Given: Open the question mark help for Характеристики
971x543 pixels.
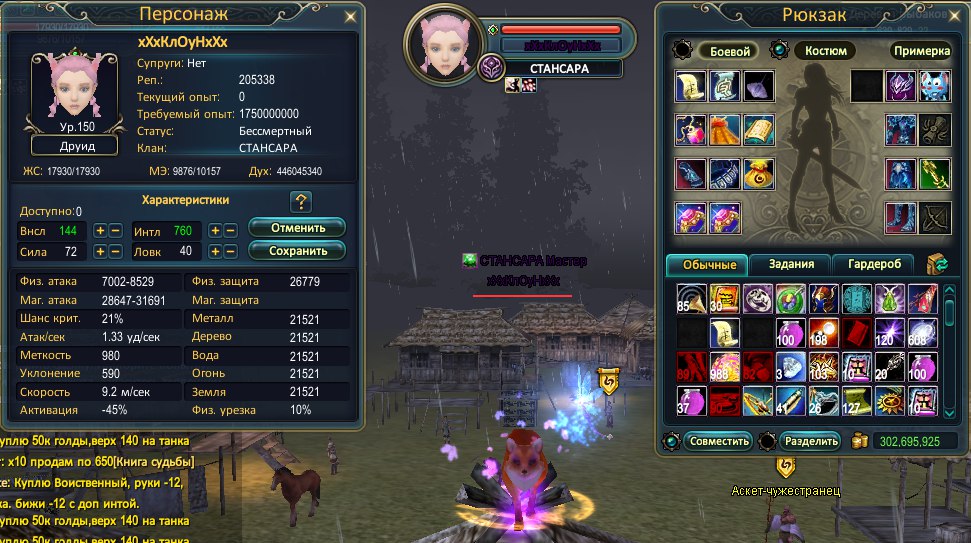Looking at the screenshot, I should point(302,201).
